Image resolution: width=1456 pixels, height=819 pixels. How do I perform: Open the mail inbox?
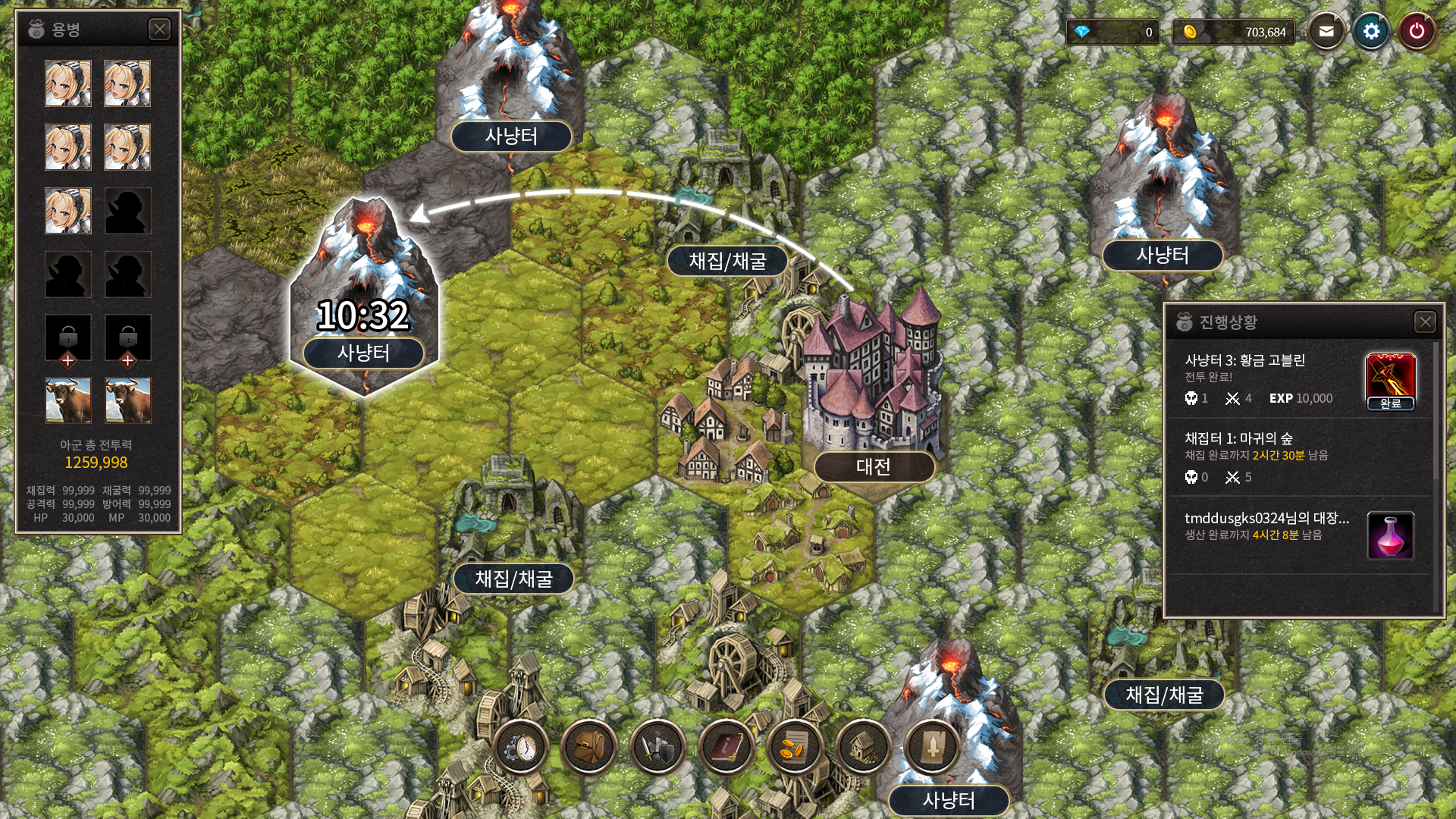(x=1326, y=32)
